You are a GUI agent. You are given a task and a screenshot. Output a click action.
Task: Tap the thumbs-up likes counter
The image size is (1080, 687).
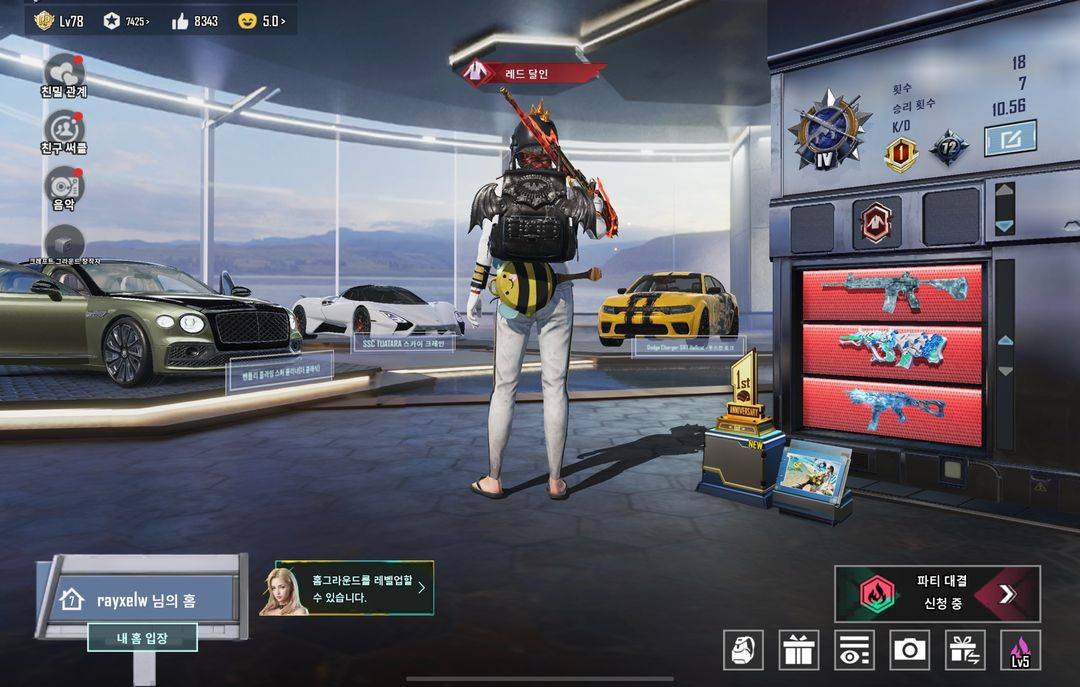(x=195, y=20)
